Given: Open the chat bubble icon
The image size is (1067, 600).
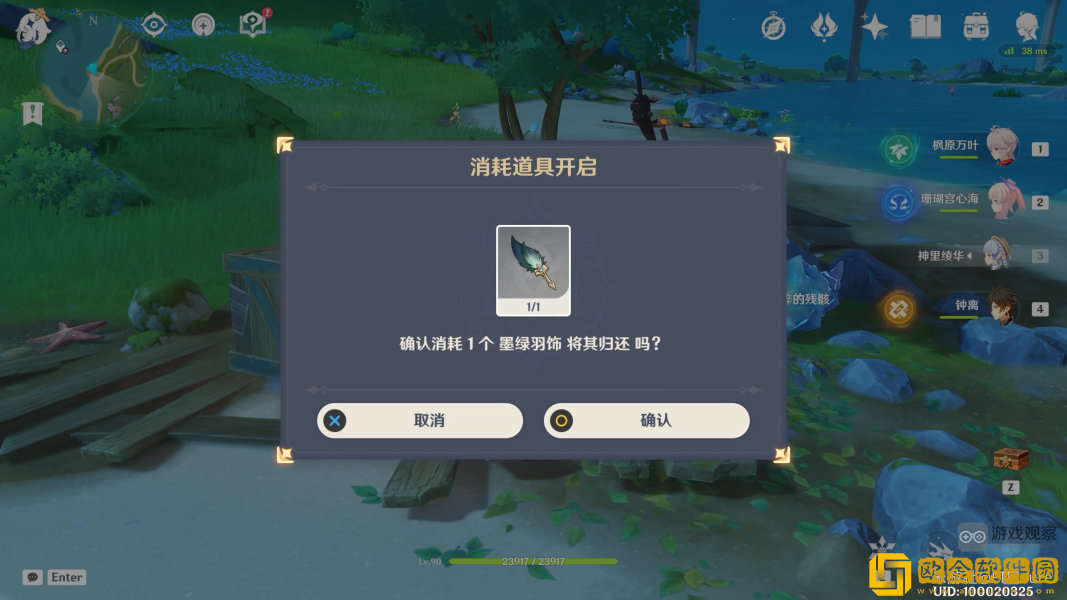Looking at the screenshot, I should coord(33,577).
